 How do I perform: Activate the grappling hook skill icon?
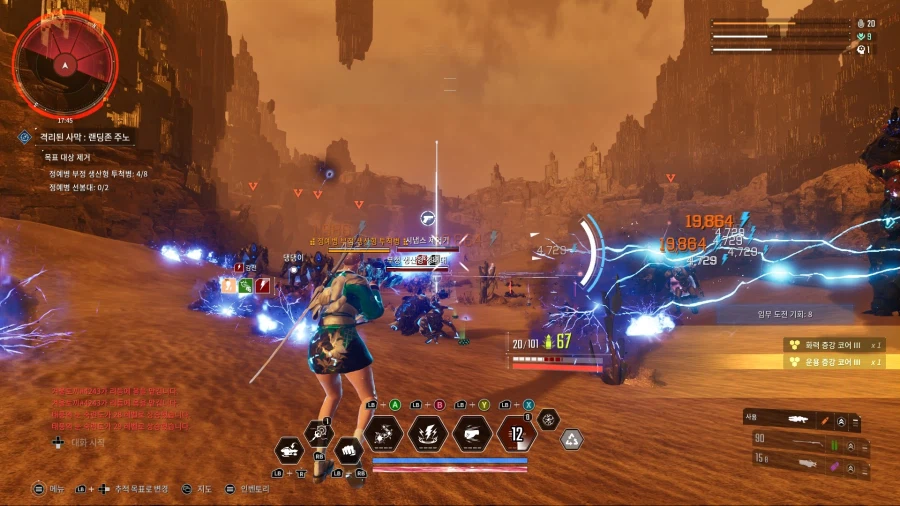[320, 433]
